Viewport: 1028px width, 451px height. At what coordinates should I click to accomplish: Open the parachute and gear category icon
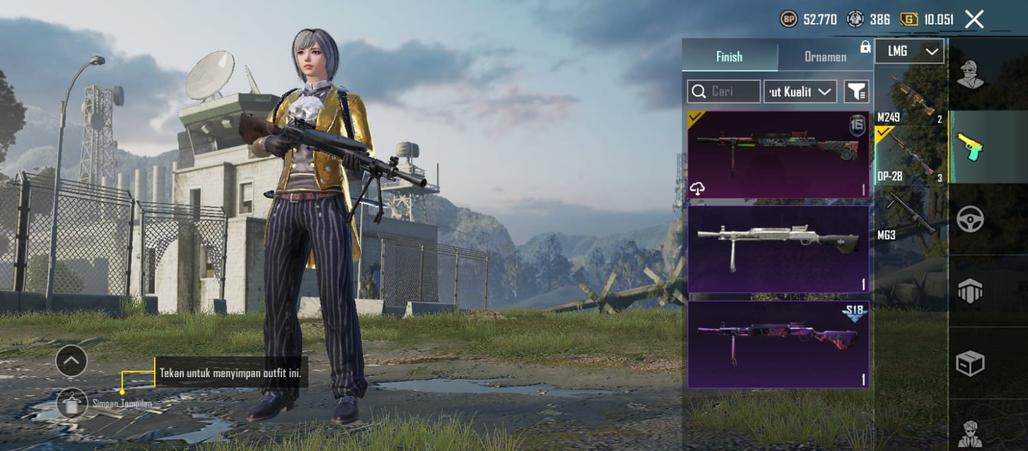pyautogui.click(x=969, y=290)
